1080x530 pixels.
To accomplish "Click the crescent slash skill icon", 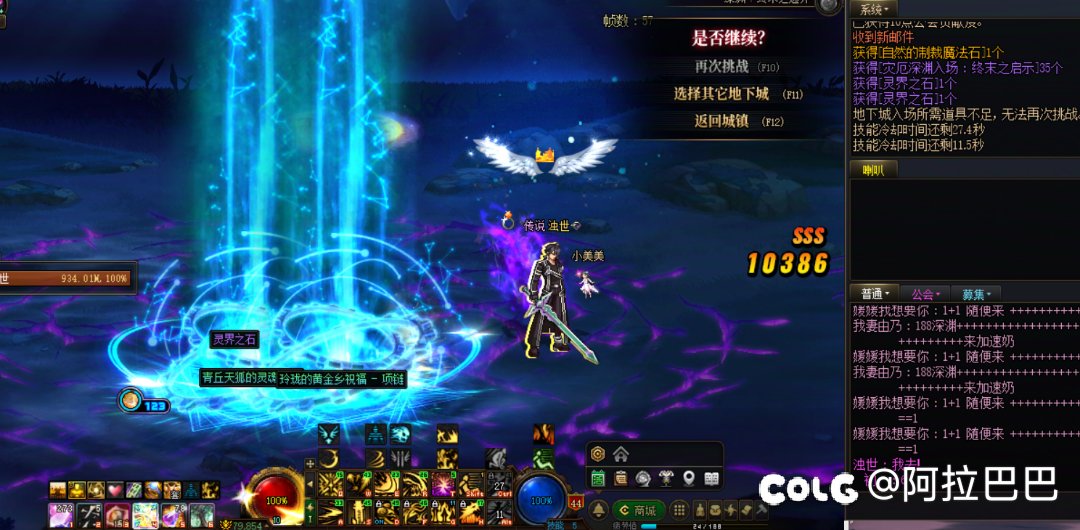I will point(330,458).
